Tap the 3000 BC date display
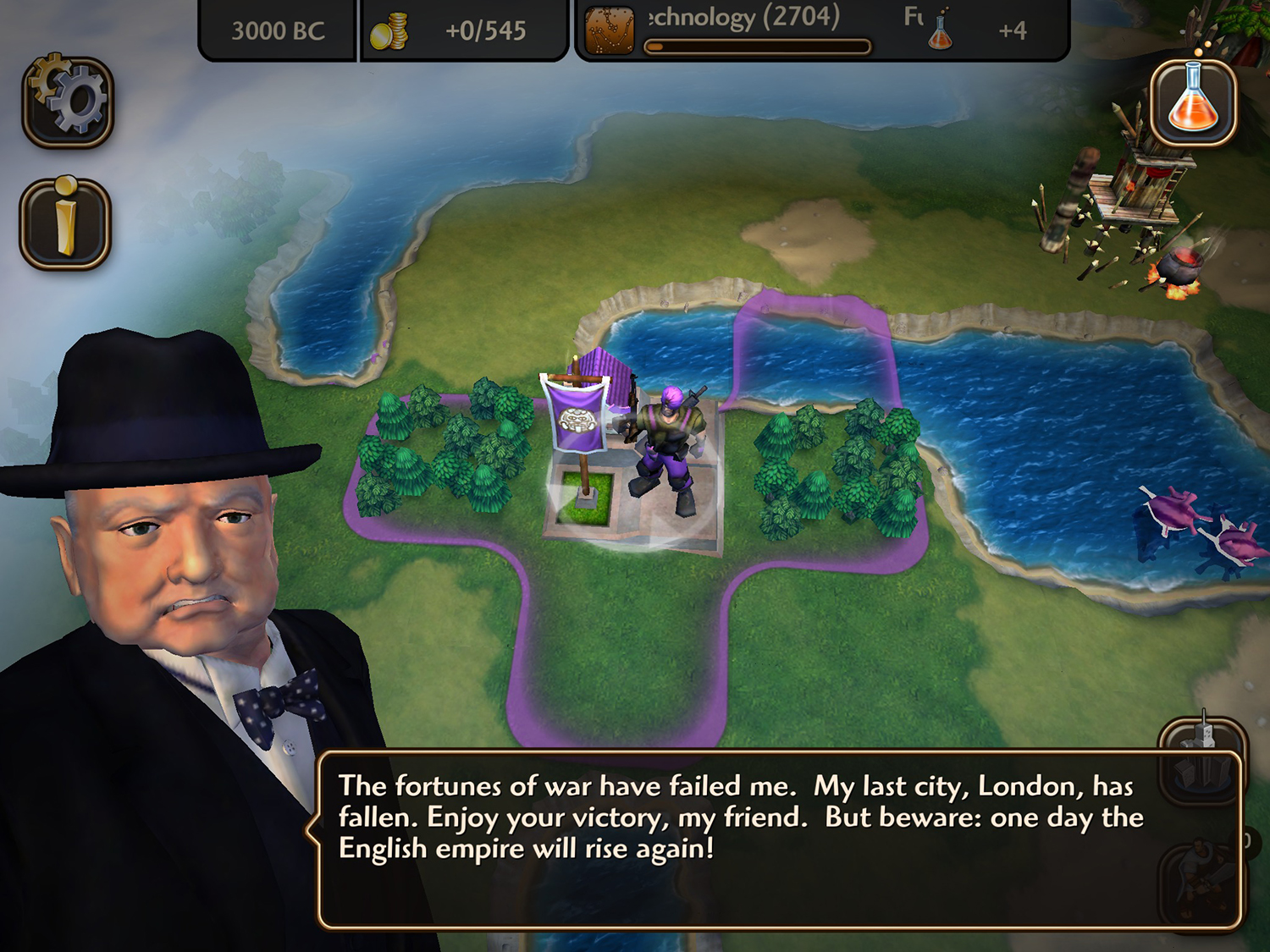 [x=277, y=29]
